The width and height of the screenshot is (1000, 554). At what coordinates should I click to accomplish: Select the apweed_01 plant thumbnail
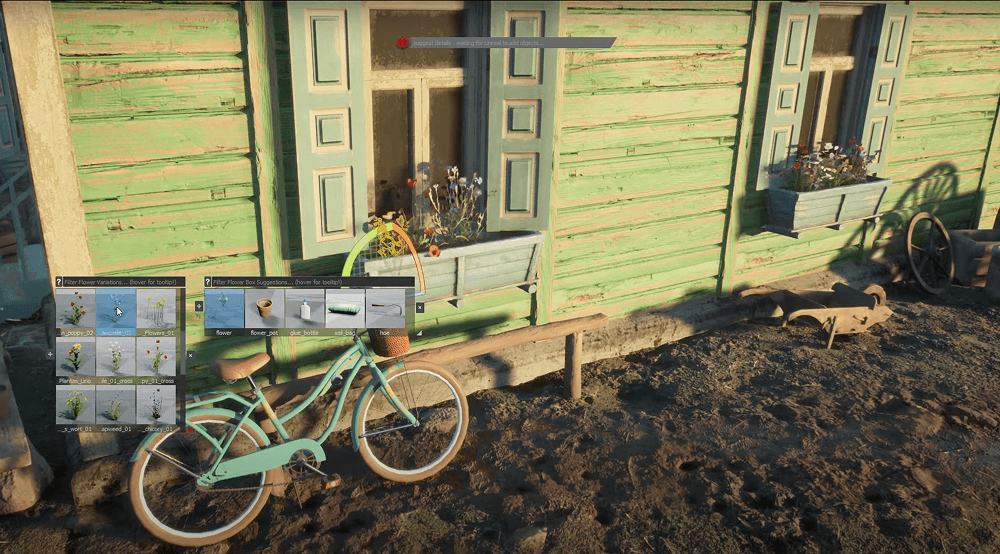[115, 405]
